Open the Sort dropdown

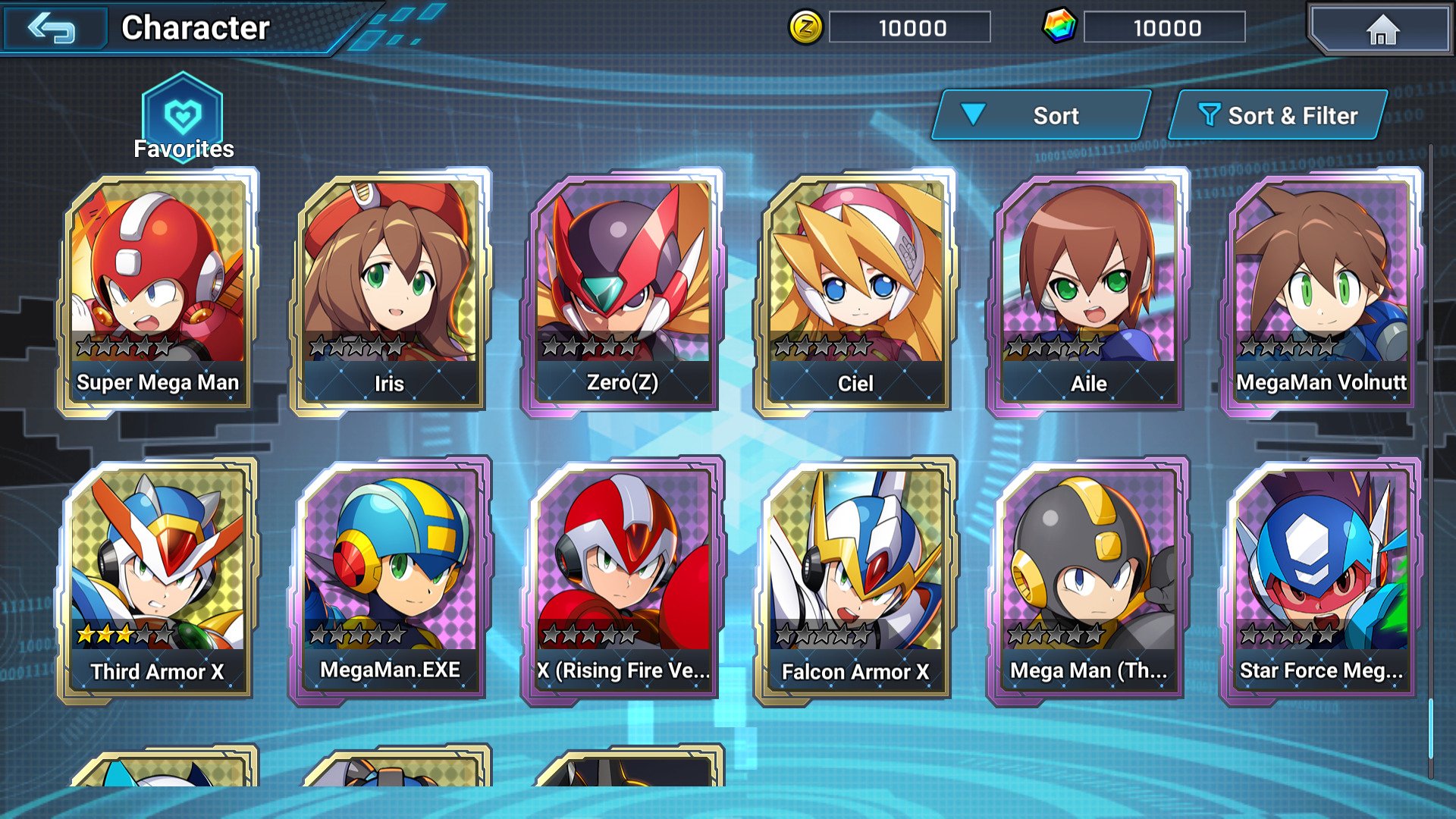tap(1043, 115)
